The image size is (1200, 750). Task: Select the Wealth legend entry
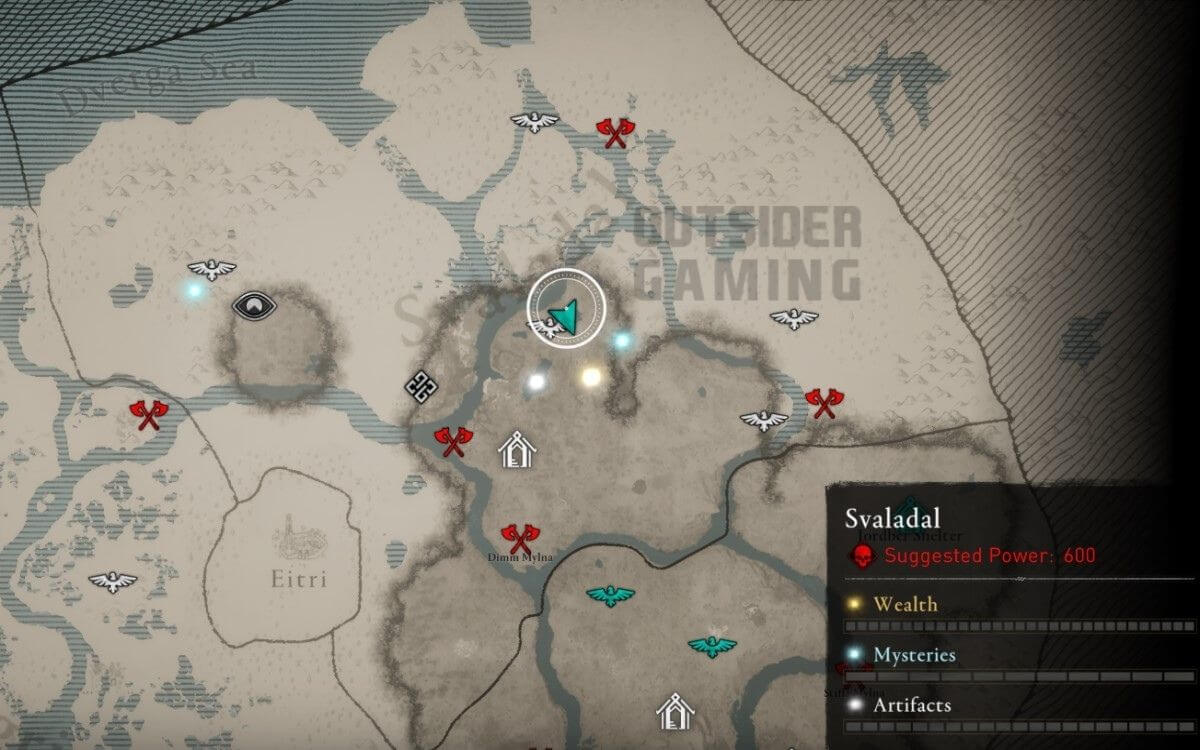click(904, 604)
